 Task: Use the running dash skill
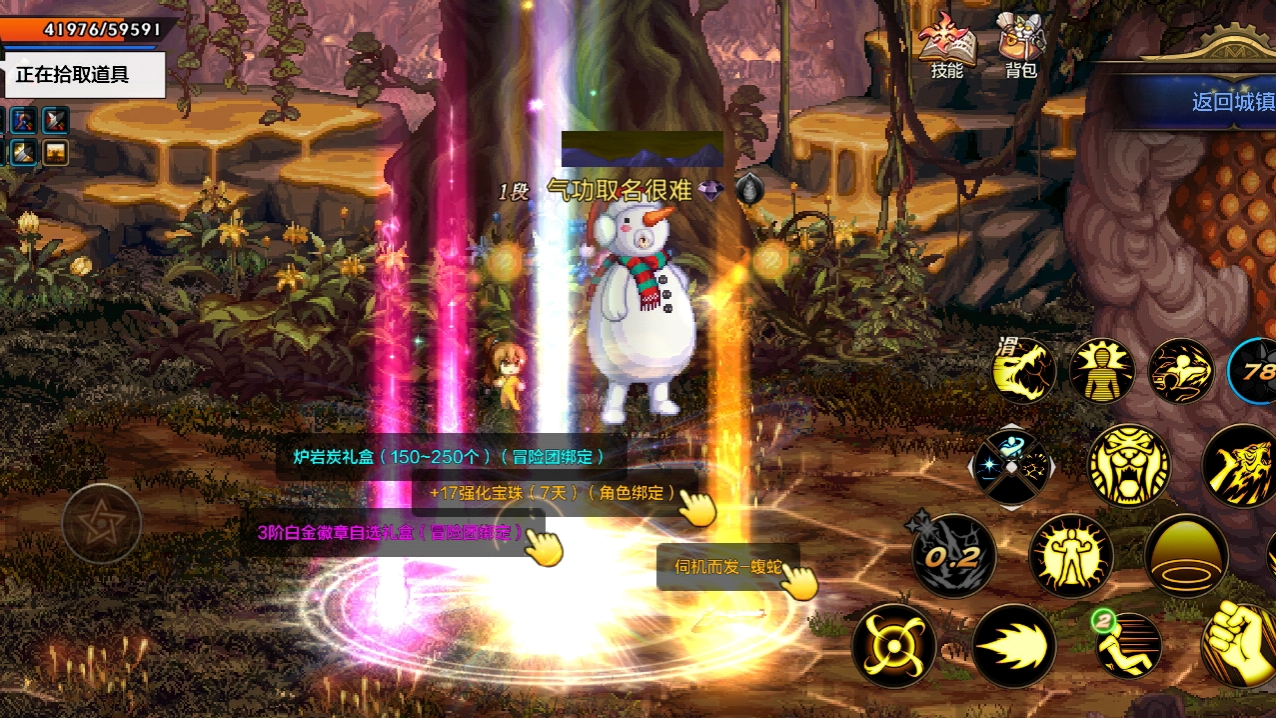[x=1129, y=645]
